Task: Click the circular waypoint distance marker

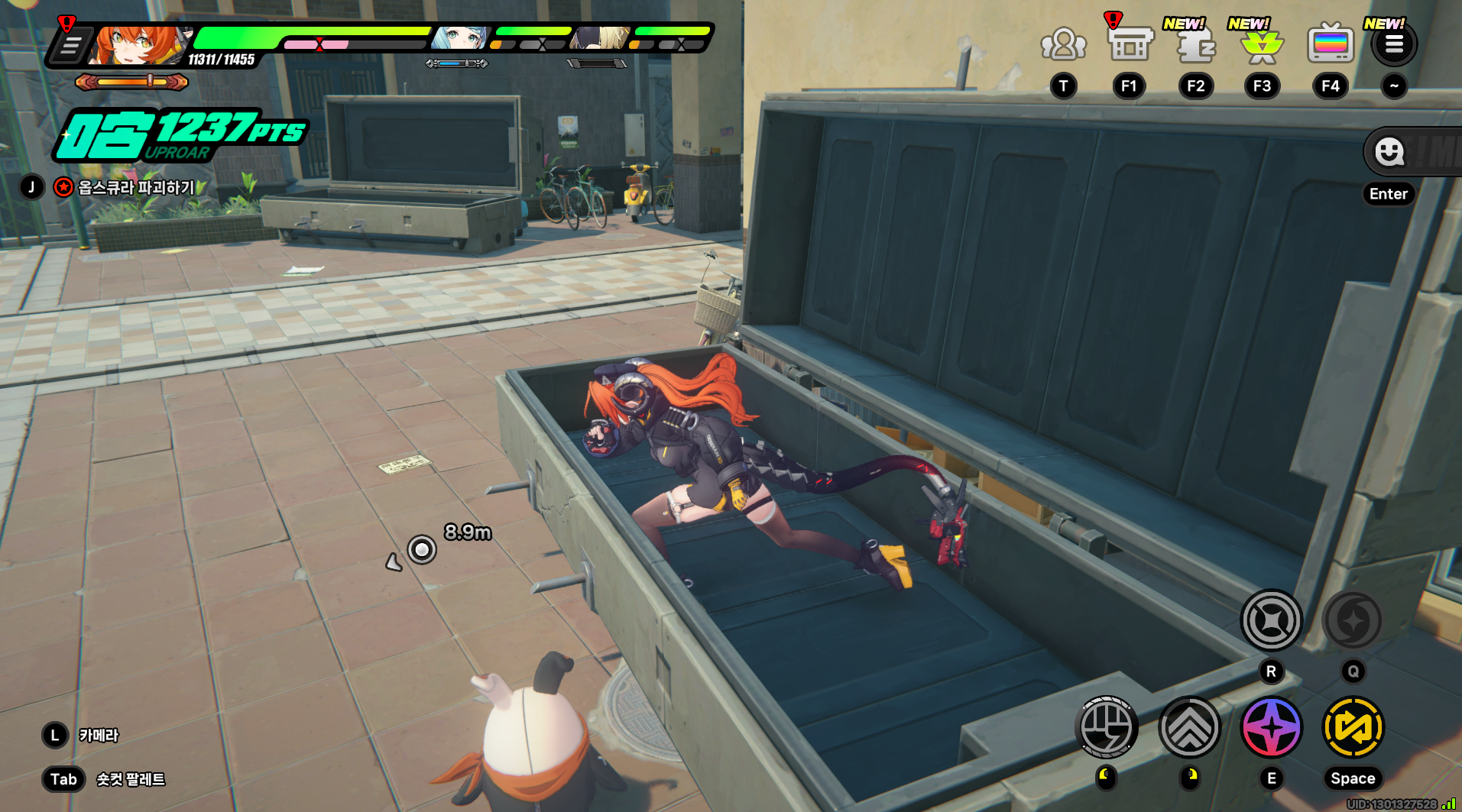Action: [x=422, y=549]
